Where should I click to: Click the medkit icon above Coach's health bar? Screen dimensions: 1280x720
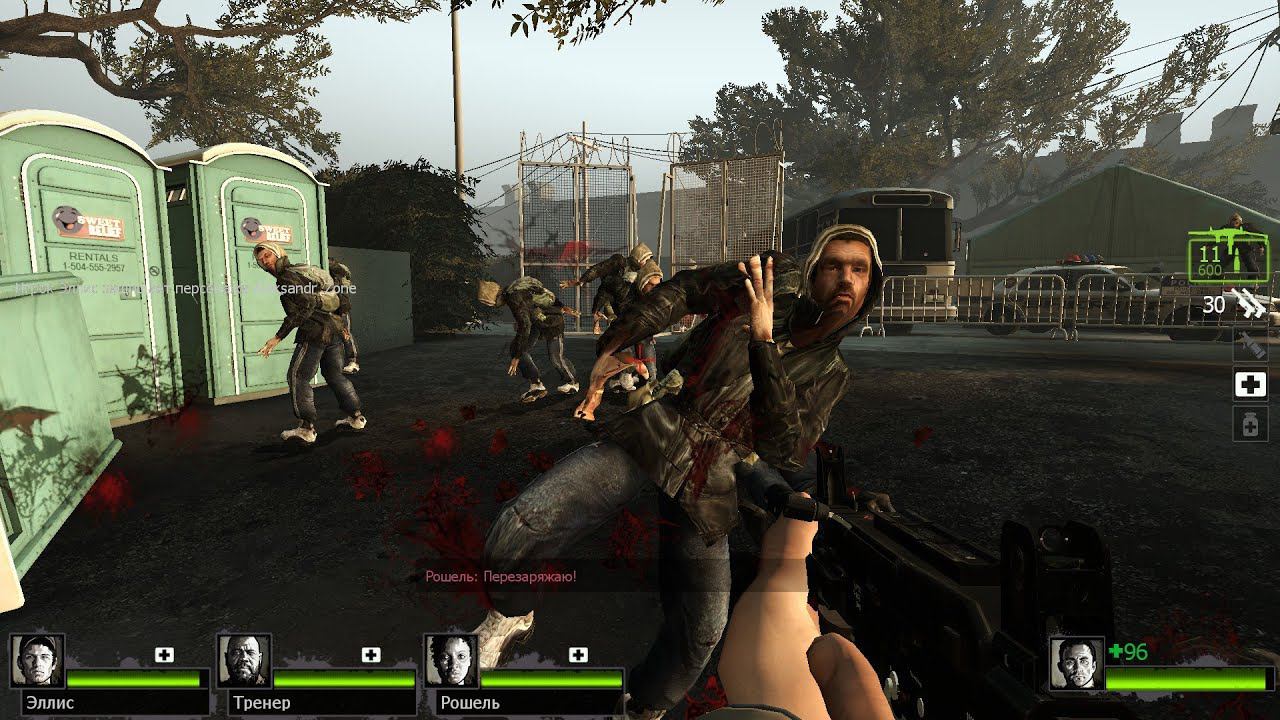(x=371, y=655)
